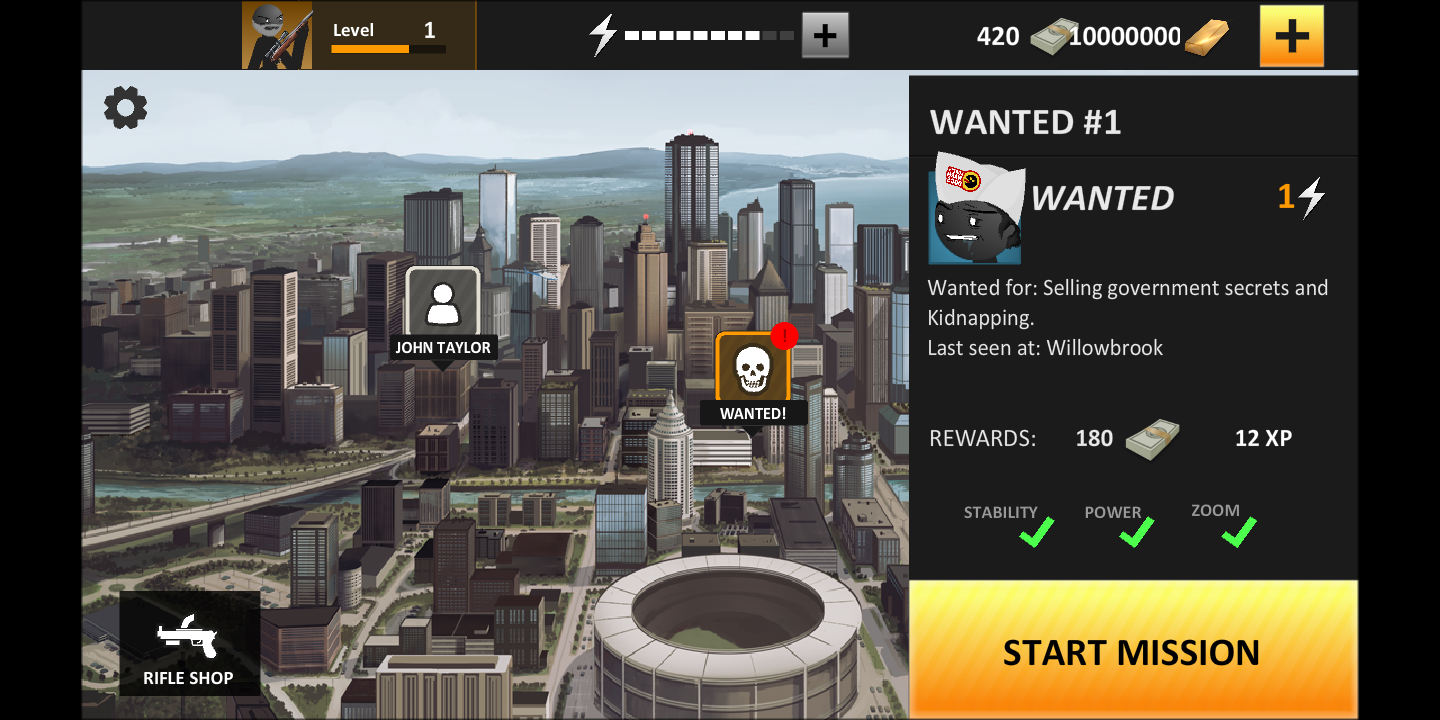Check the STABILITY requirement checkmark
The image size is (1440, 720).
click(x=1035, y=534)
